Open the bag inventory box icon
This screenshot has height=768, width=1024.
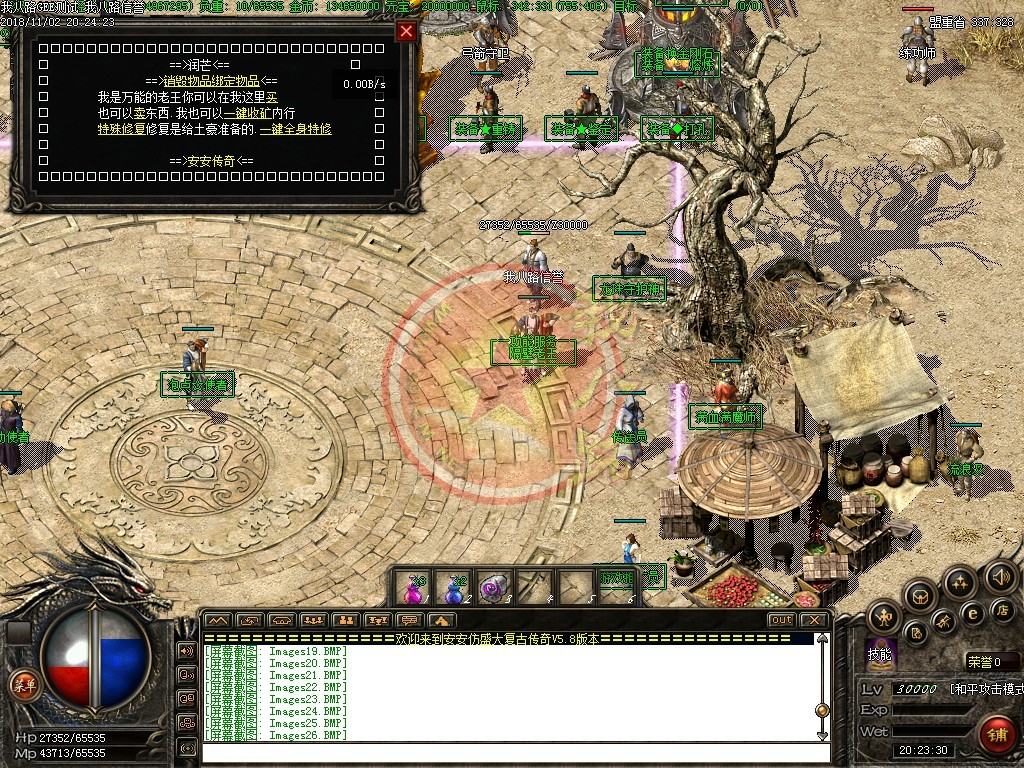(x=921, y=597)
